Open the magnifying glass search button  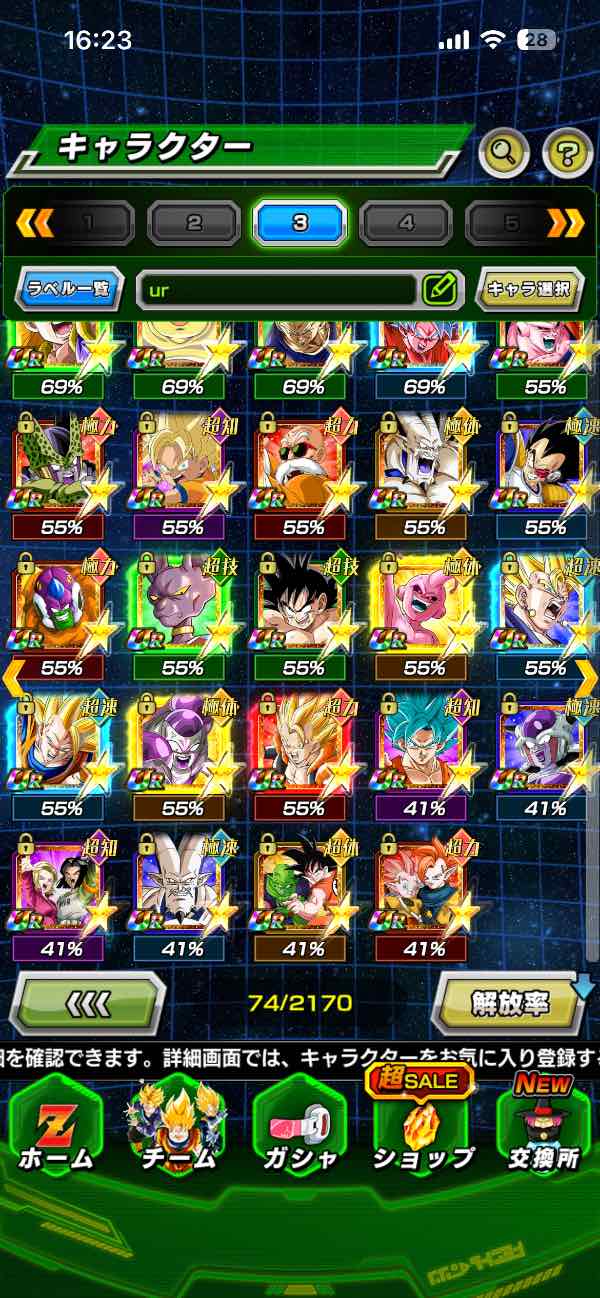tap(504, 153)
